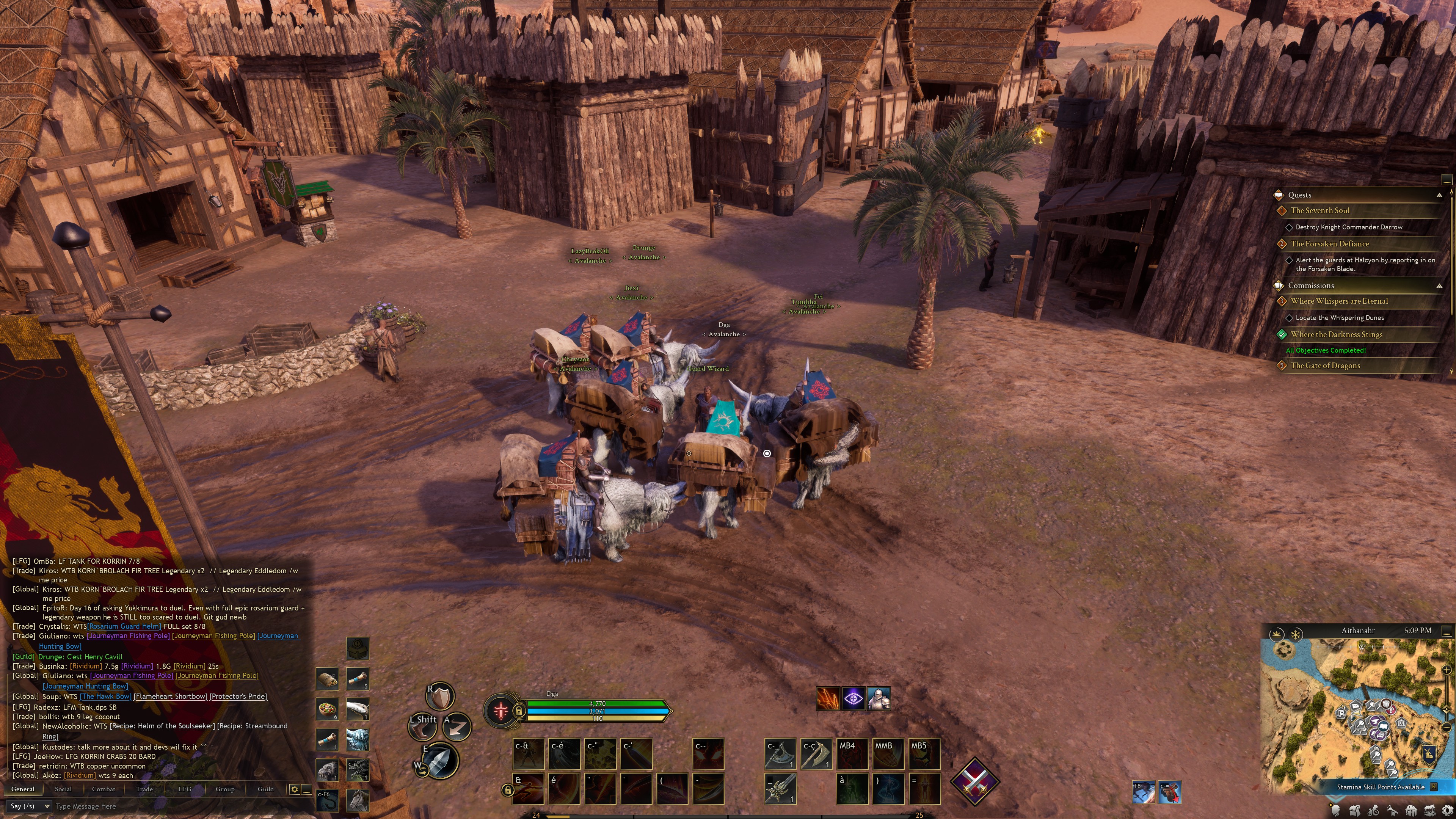Screen dimensions: 1456x819
Task: Open the Guild chat tab
Action: pyautogui.click(x=266, y=789)
